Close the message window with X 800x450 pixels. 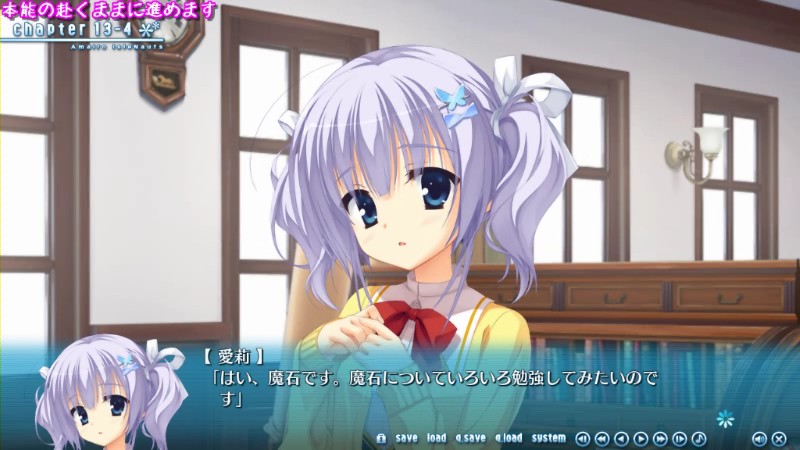(x=779, y=438)
